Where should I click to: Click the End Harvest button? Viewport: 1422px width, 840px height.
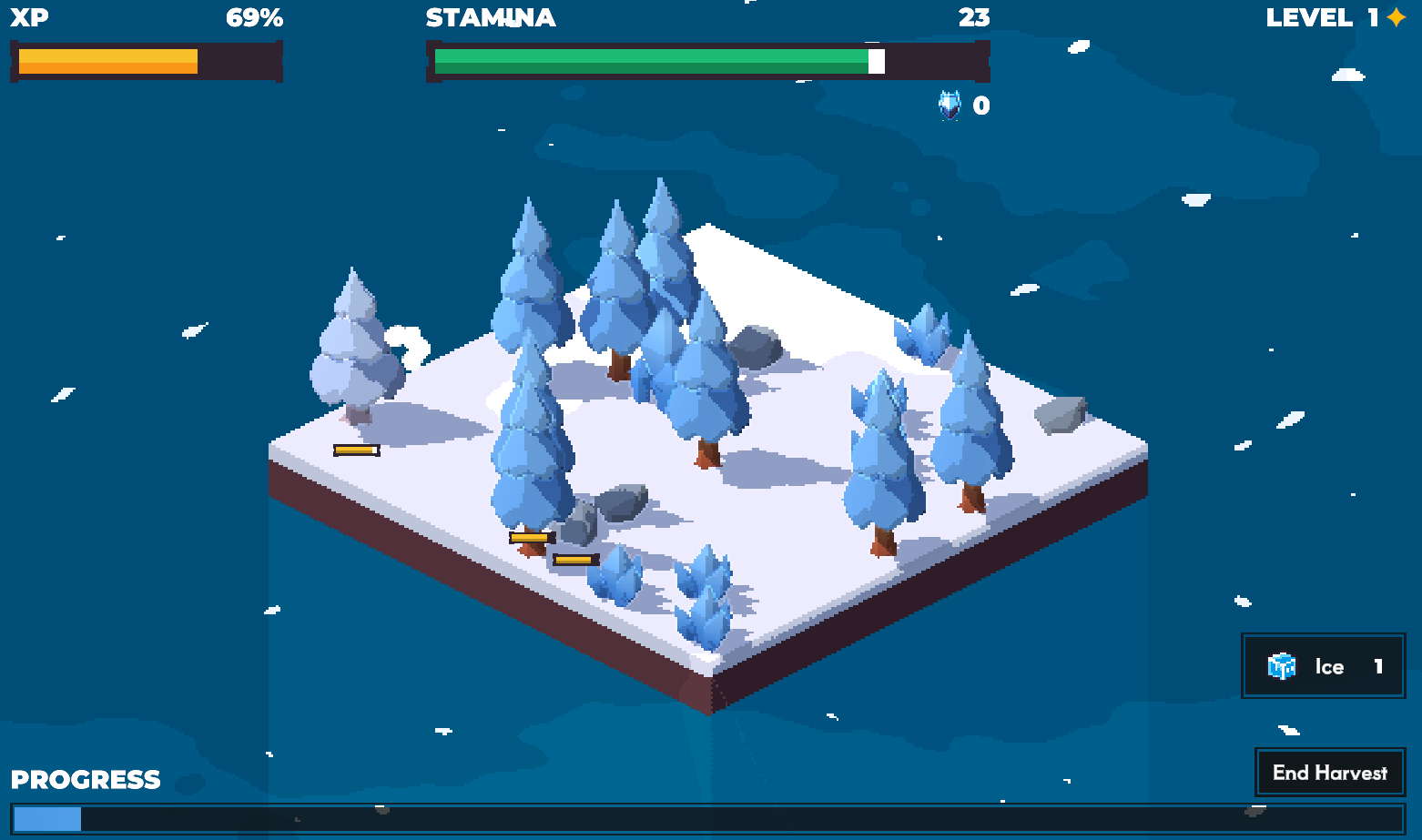click(1330, 773)
